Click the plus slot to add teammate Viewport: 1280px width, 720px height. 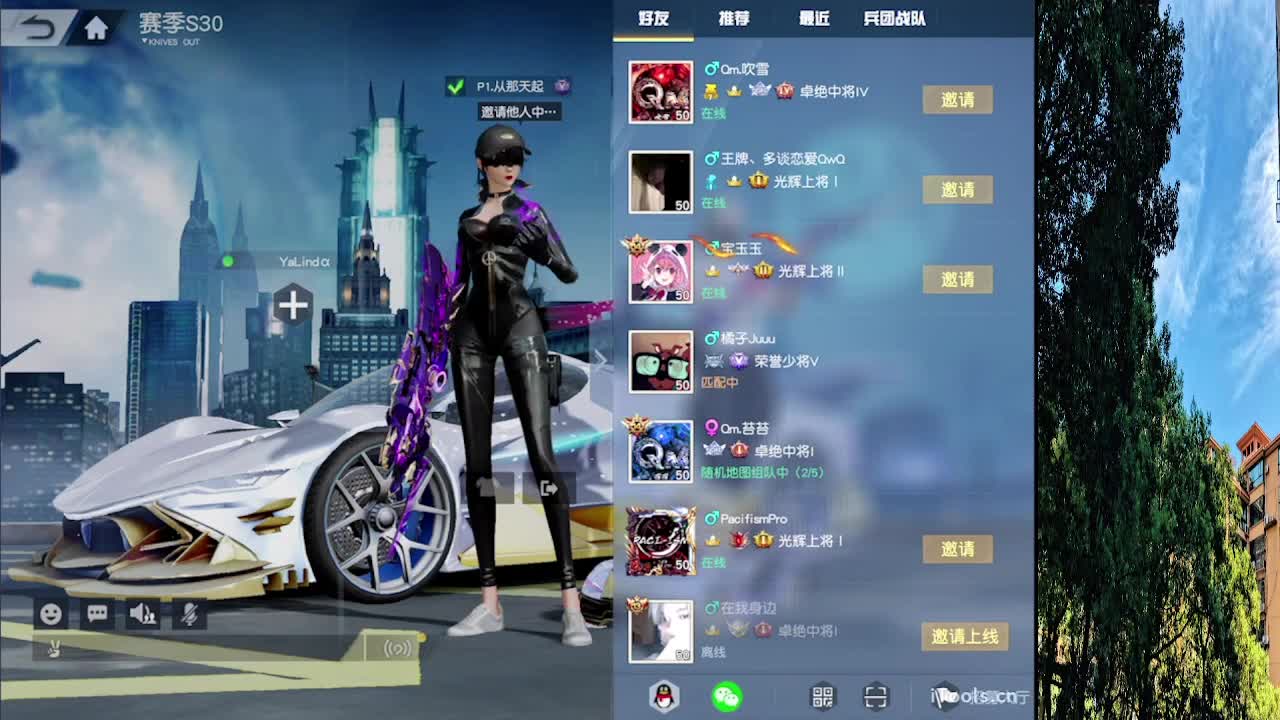[x=291, y=306]
